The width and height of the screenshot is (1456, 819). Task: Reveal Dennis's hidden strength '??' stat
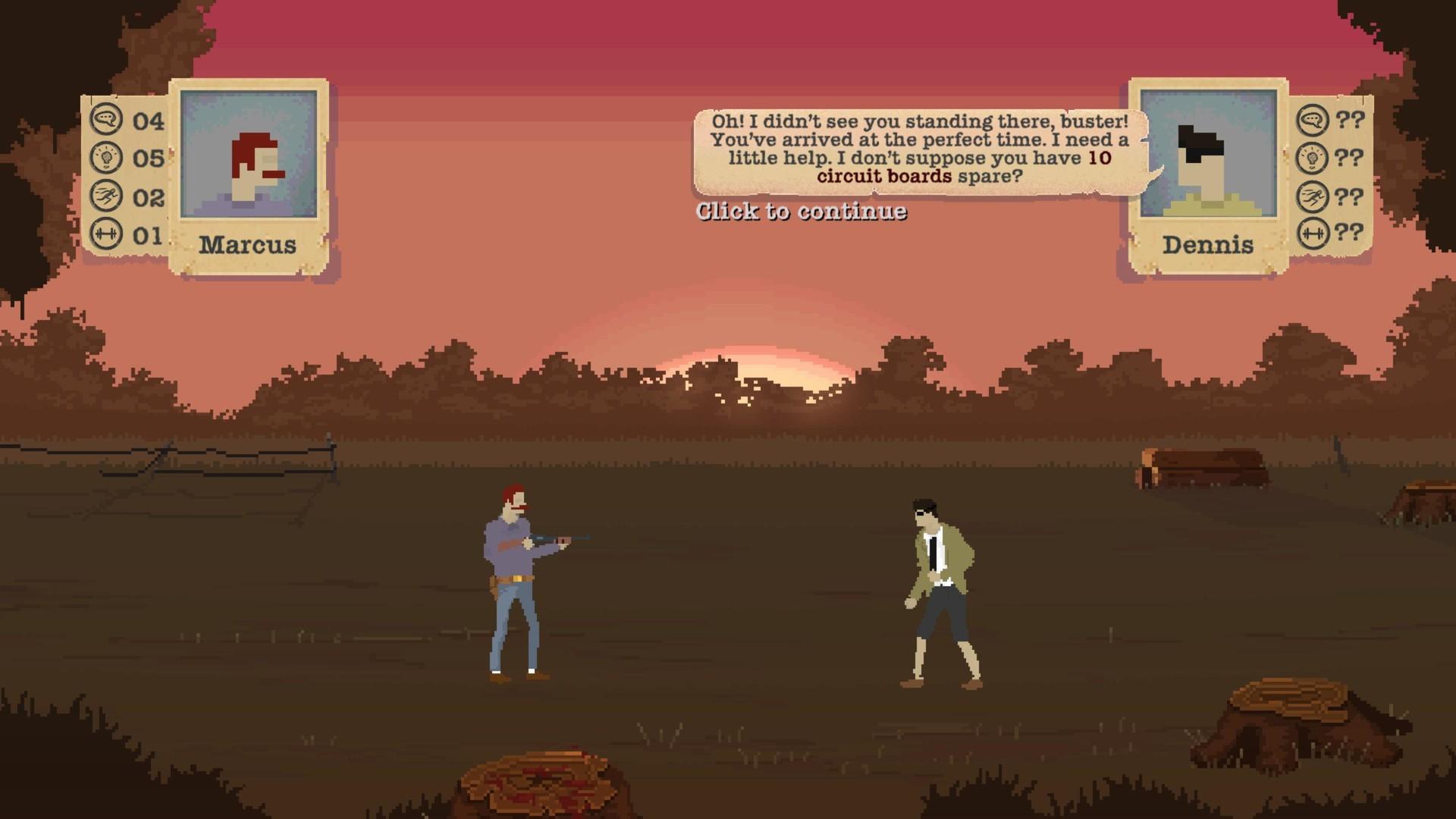(1350, 231)
